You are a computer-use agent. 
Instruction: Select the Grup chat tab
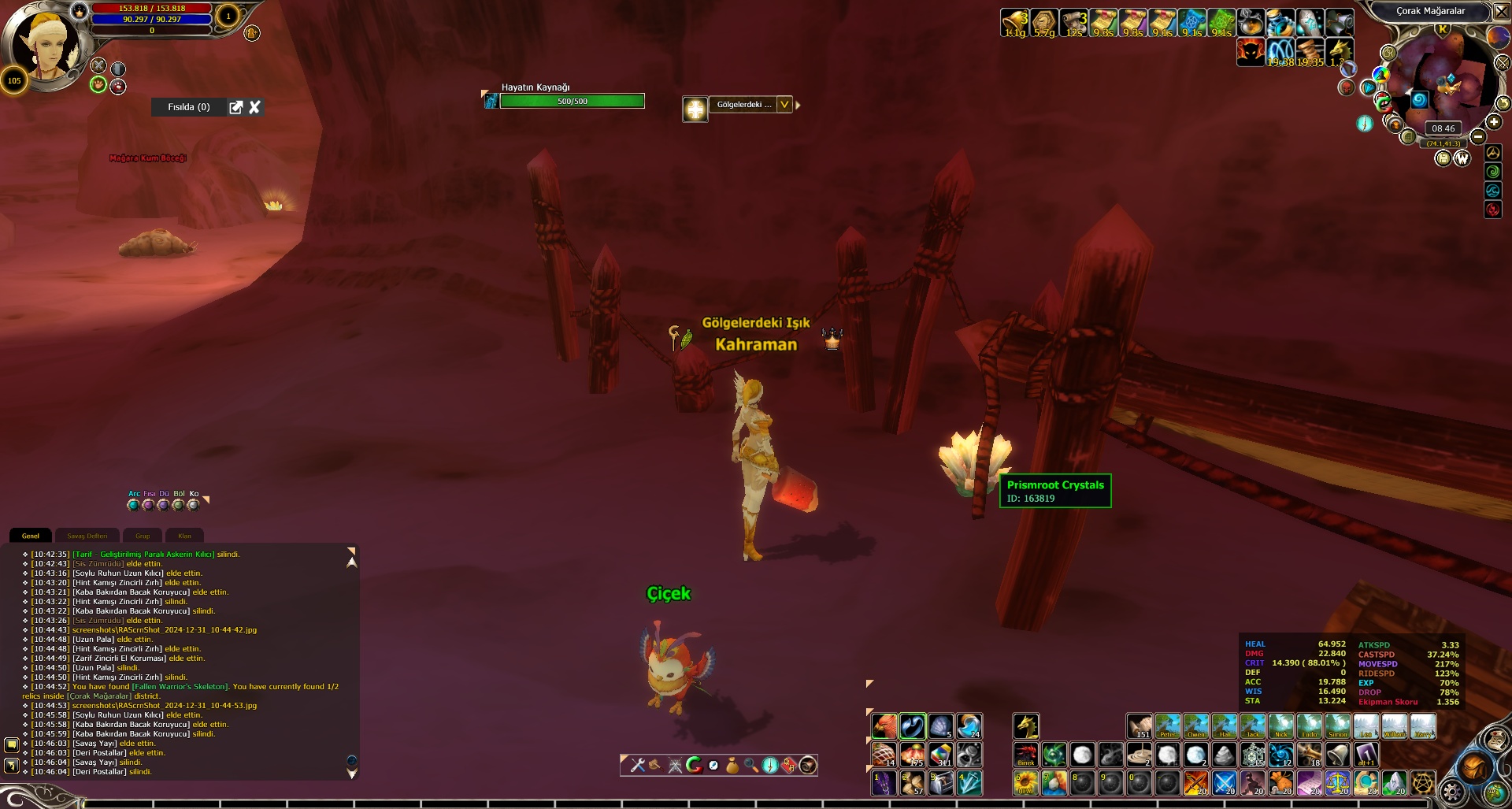143,536
